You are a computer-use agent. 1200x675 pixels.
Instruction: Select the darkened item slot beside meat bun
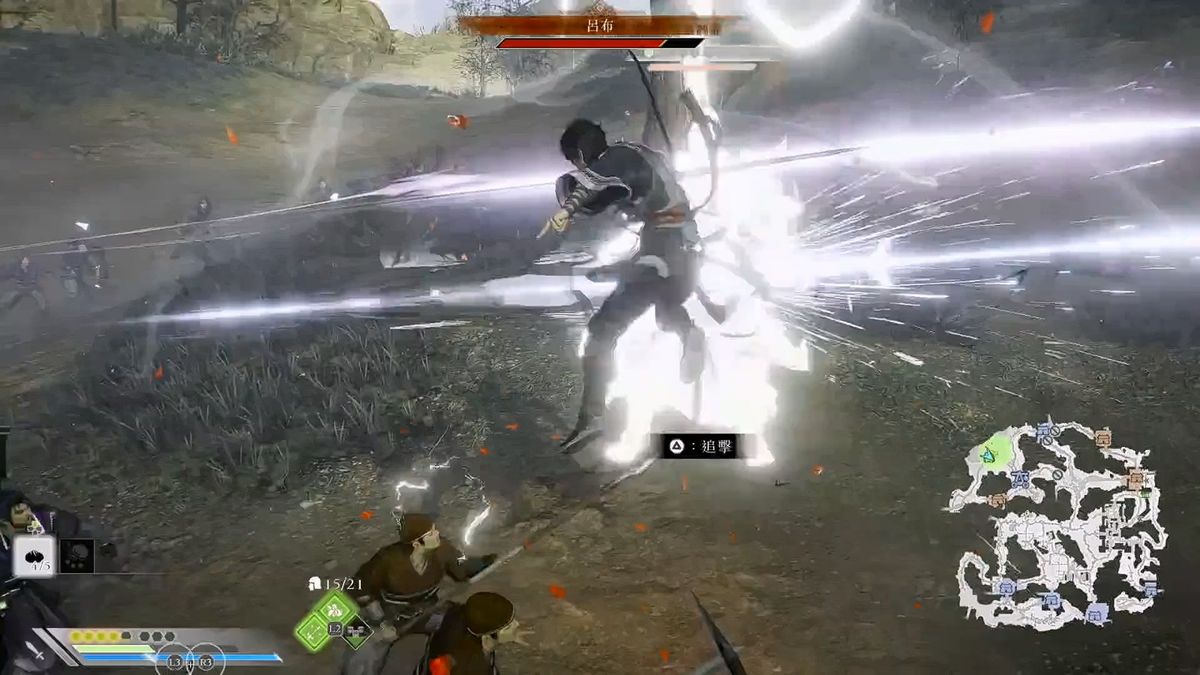click(x=77, y=556)
